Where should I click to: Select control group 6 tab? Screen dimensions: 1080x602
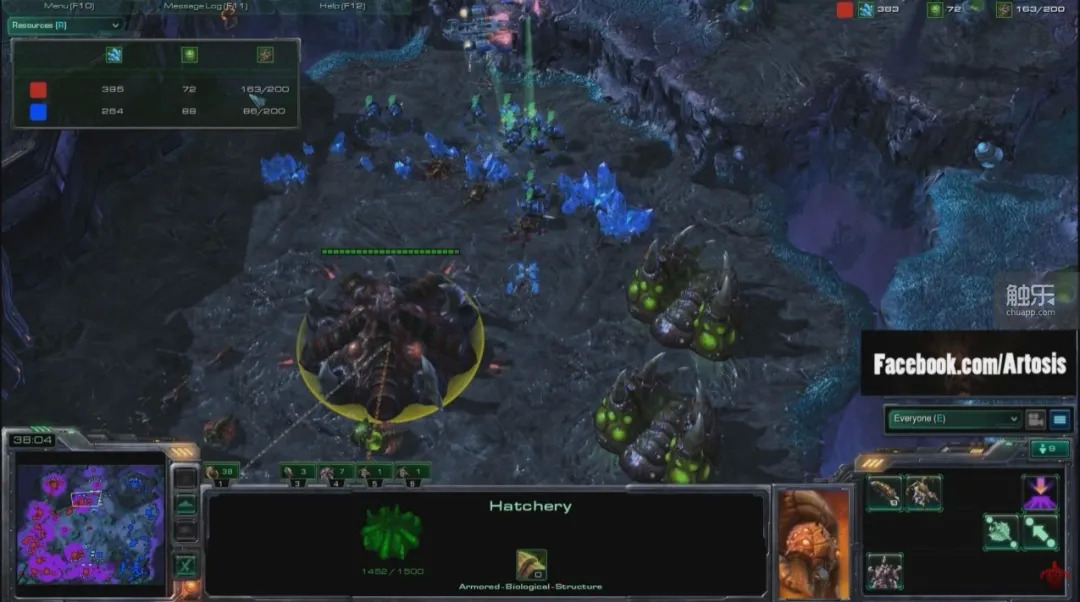coord(412,471)
